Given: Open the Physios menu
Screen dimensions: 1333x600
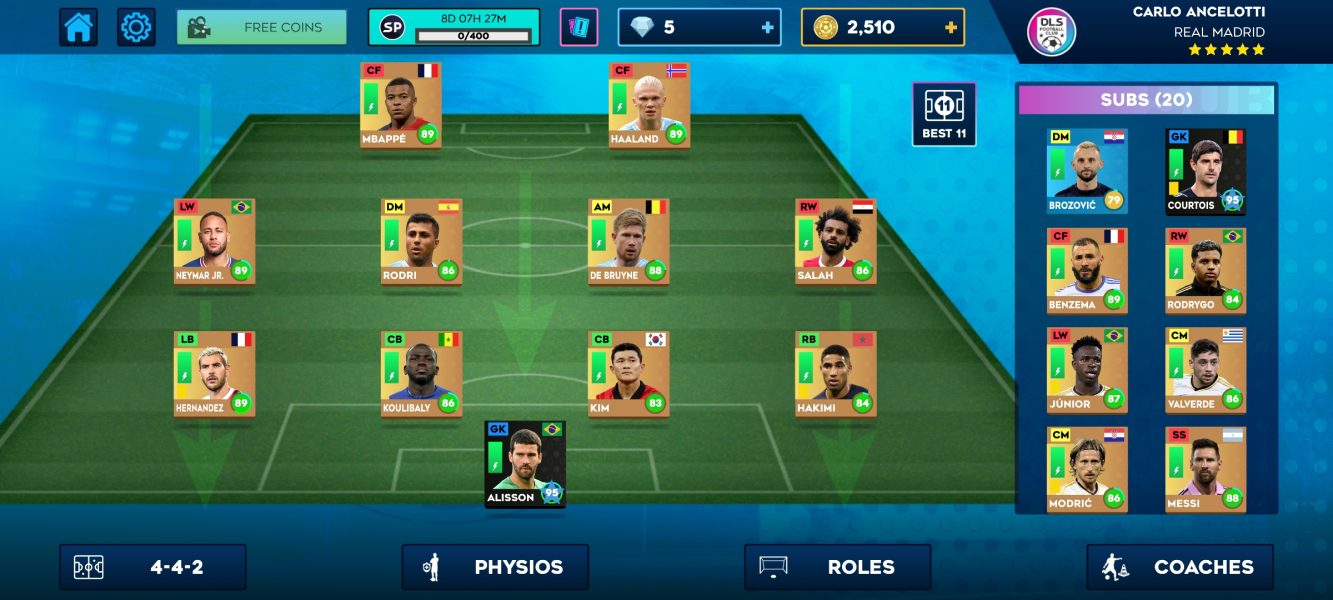Looking at the screenshot, I should tap(495, 567).
